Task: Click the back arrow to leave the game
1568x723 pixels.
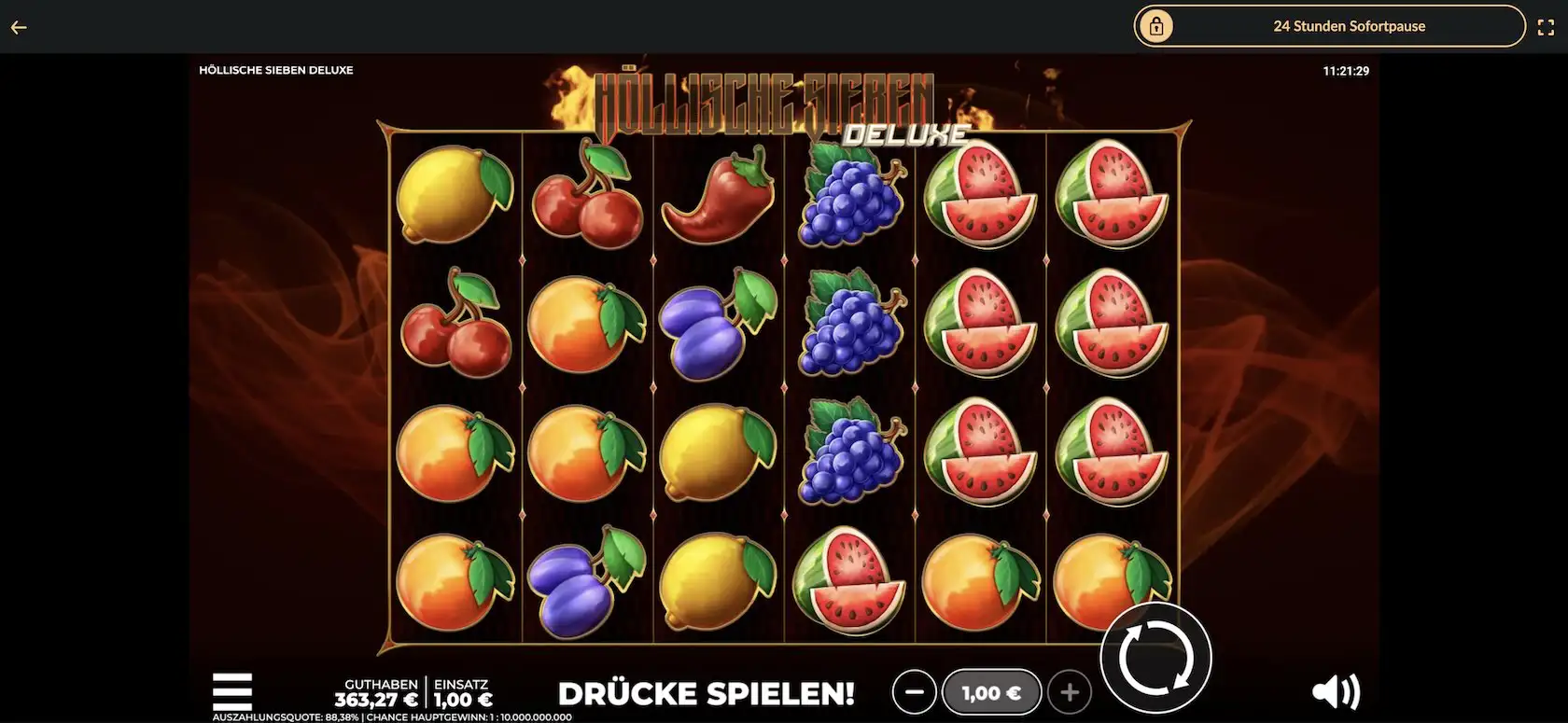Action: (19, 26)
